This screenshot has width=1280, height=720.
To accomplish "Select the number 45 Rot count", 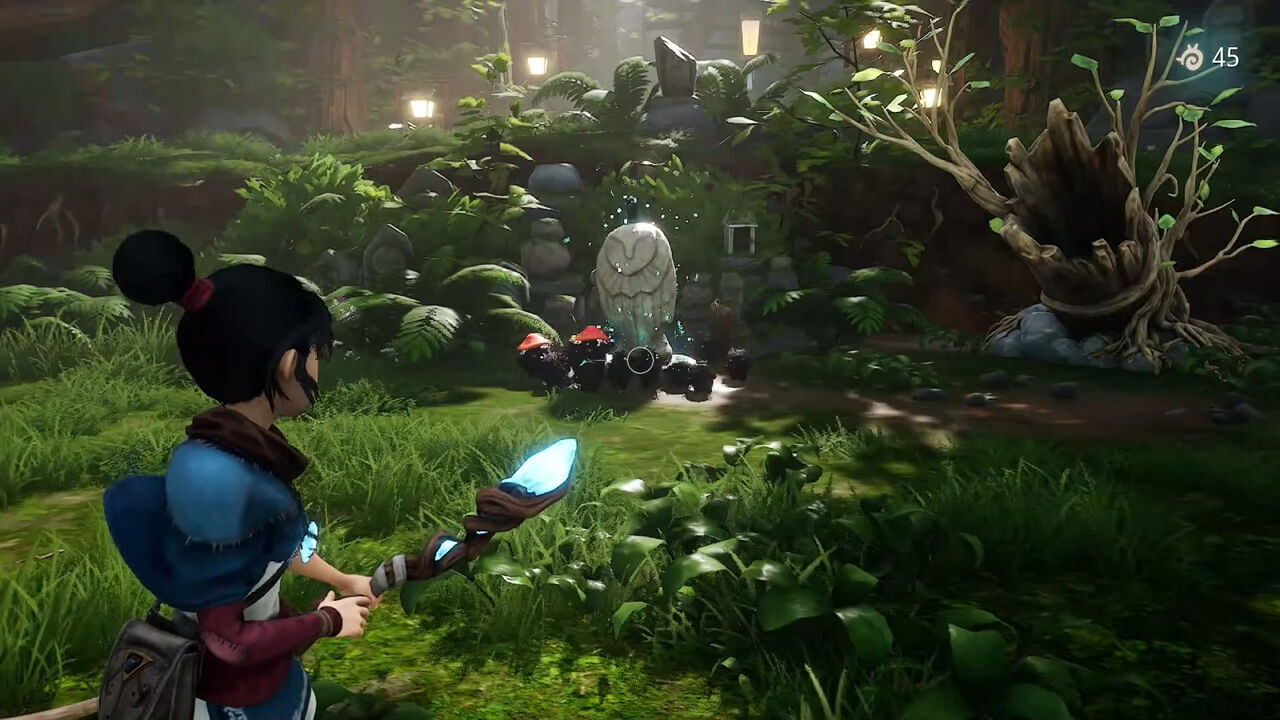I will point(1226,57).
